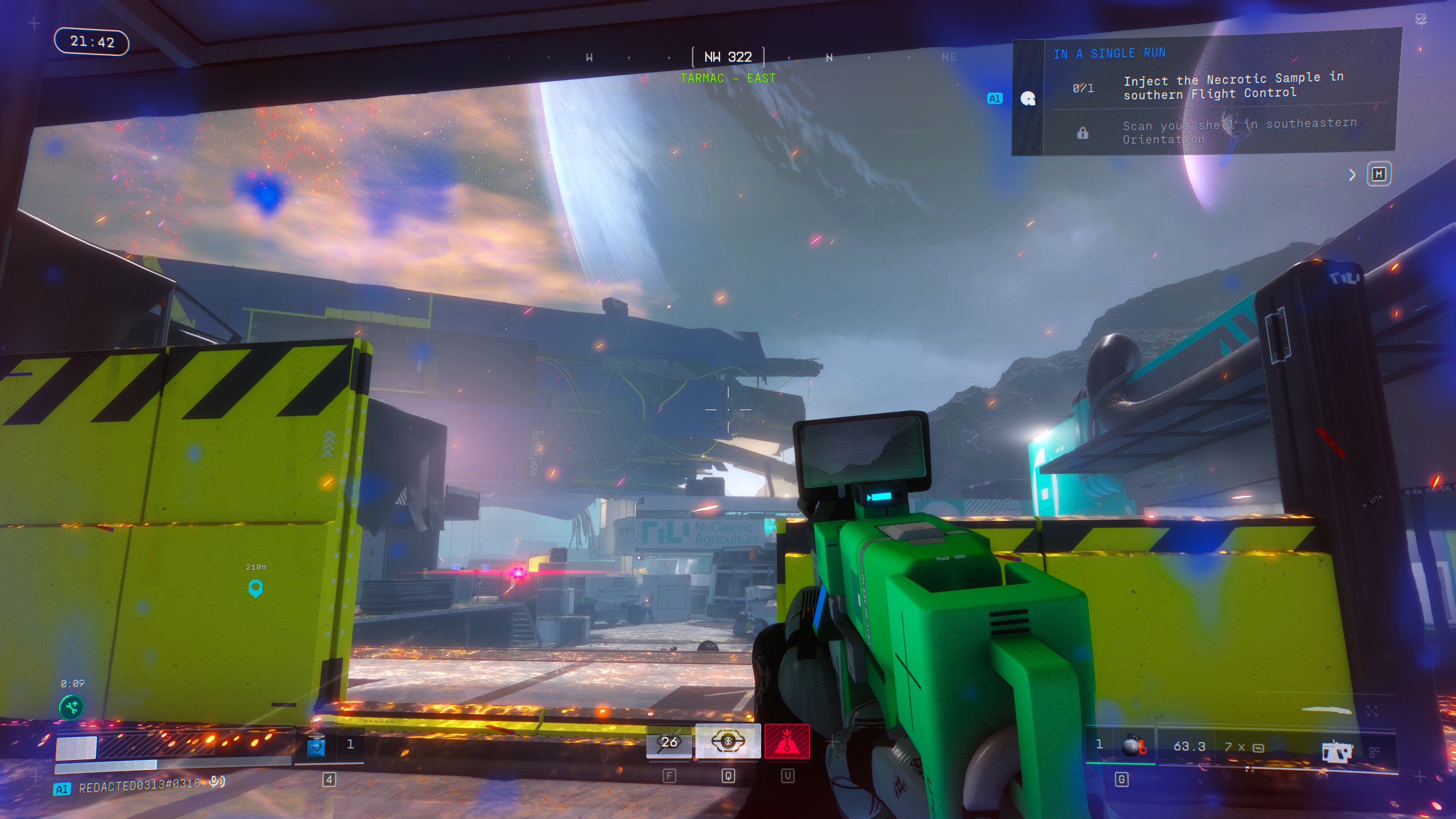Toggle the voice chat microphone icon
This screenshot has height=819, width=1456.
tap(216, 782)
